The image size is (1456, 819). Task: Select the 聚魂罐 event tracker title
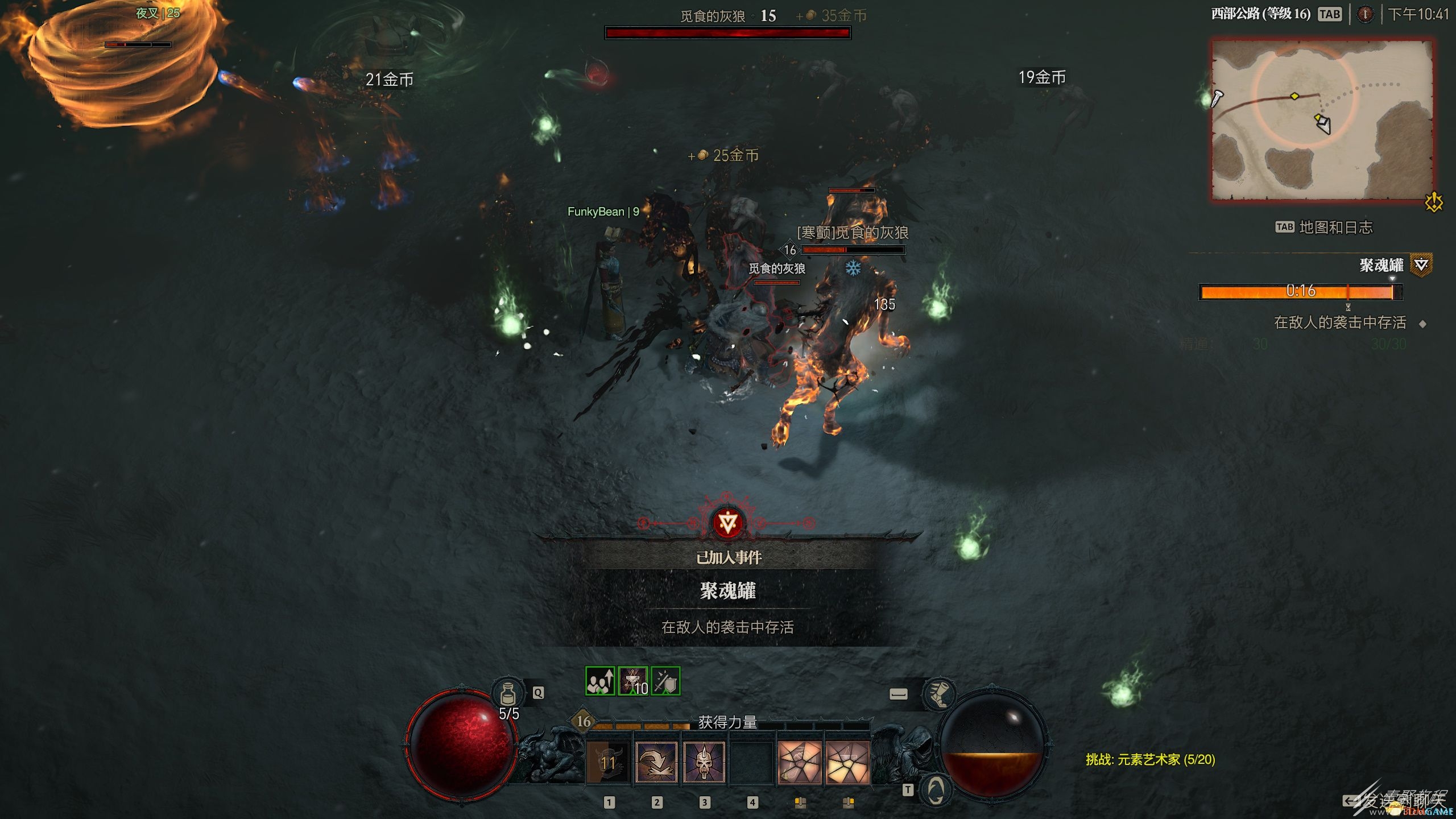click(1381, 265)
